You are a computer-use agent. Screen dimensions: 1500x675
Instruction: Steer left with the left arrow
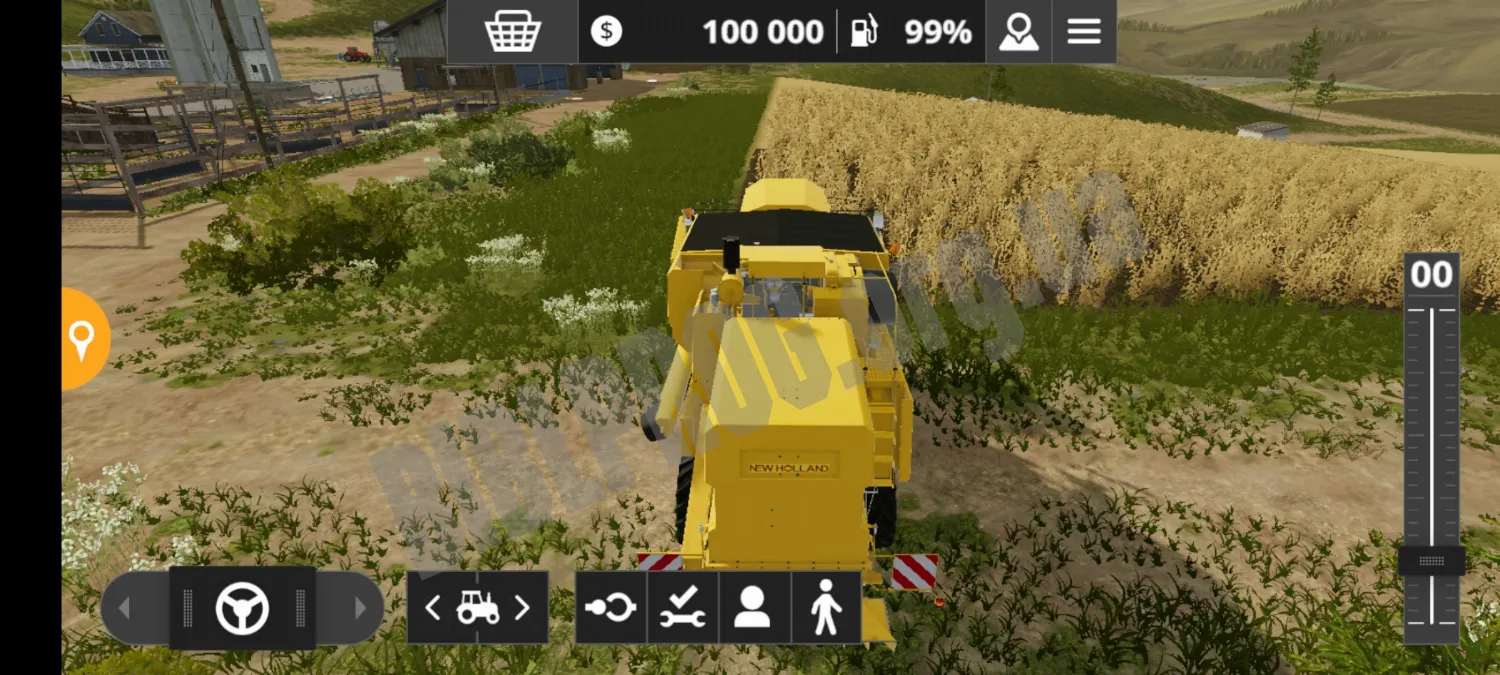125,608
